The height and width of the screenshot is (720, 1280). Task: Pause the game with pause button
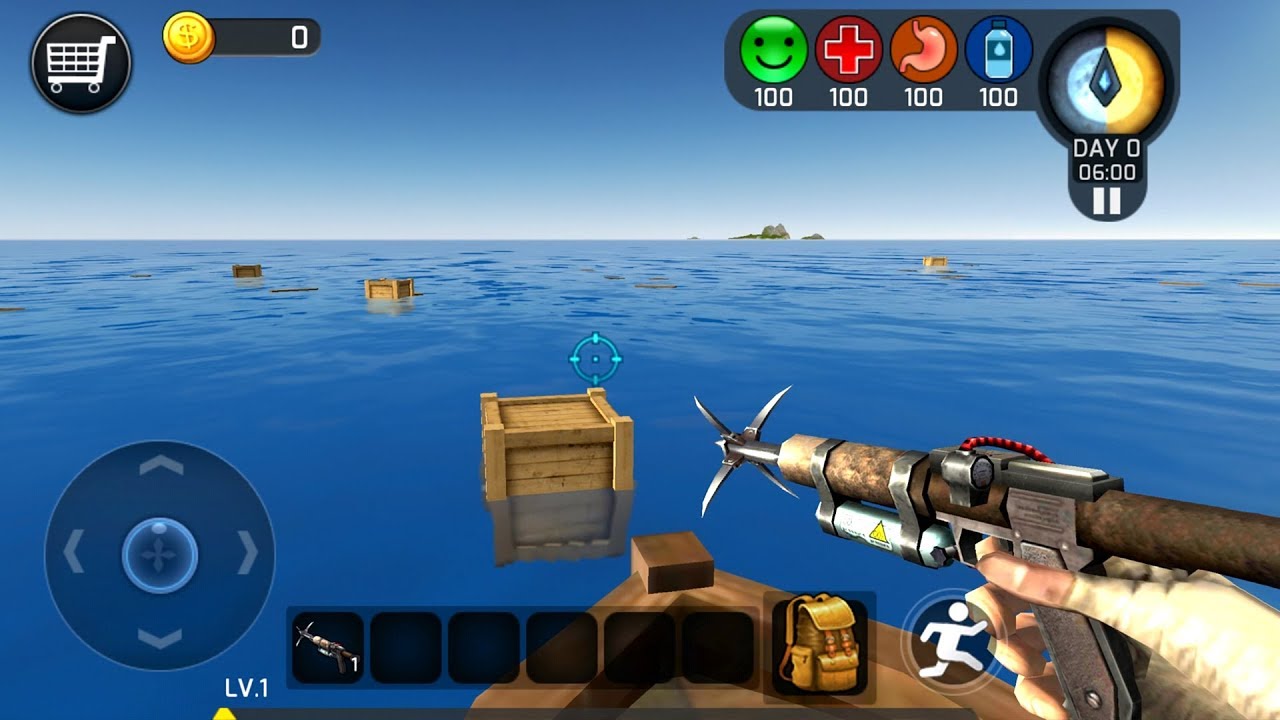point(1104,200)
